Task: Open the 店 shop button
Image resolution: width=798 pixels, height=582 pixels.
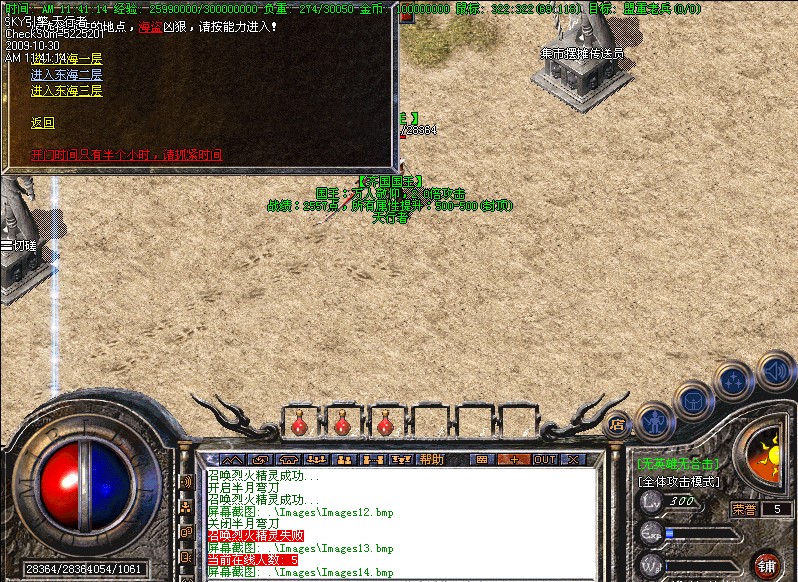Action: click(617, 423)
